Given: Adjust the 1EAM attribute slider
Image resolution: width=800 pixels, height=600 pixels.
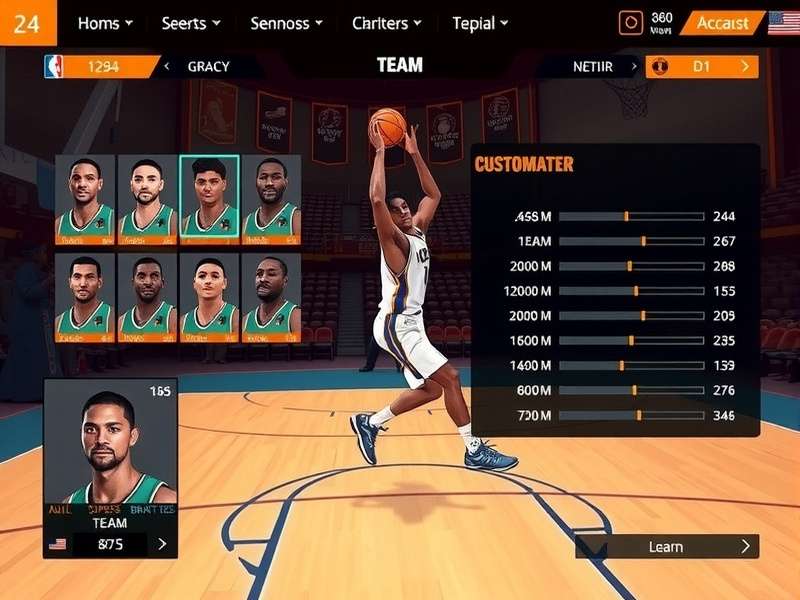Looking at the screenshot, I should coord(642,241).
